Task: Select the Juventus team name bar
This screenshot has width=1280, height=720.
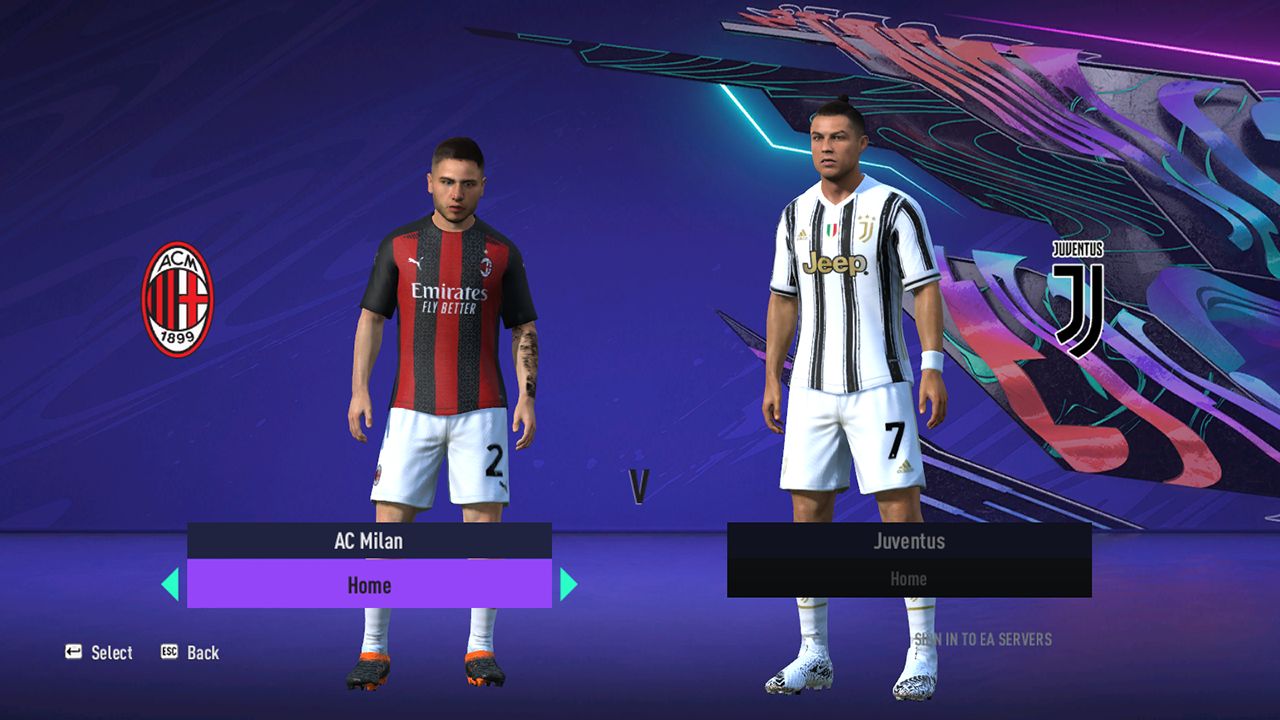Action: click(x=909, y=541)
